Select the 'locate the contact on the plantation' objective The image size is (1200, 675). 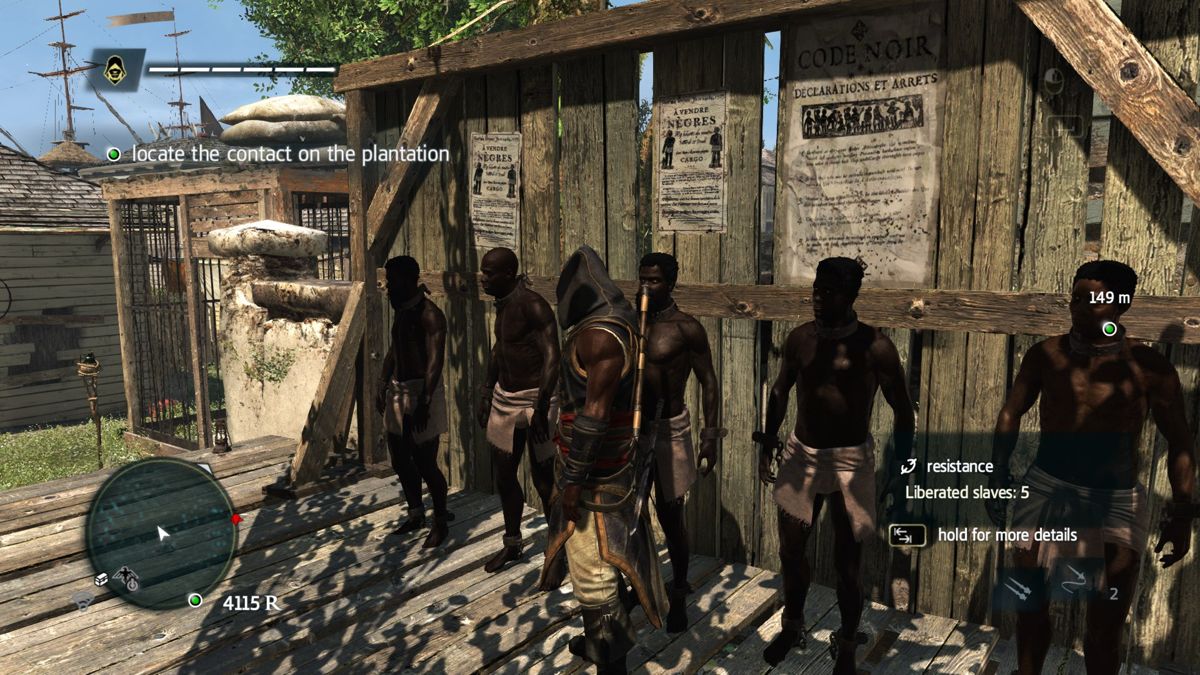[x=280, y=154]
